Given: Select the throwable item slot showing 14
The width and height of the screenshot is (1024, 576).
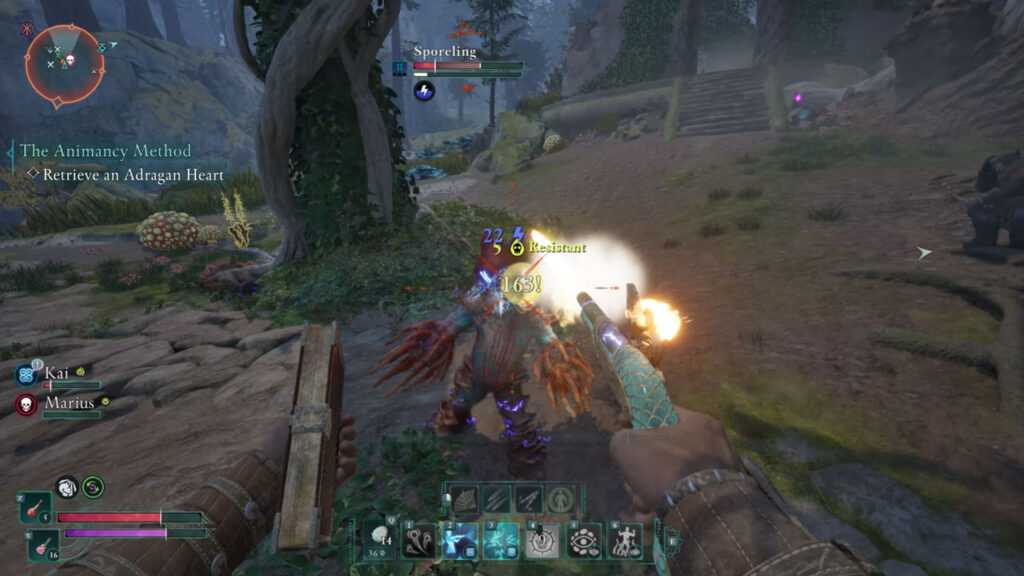Looking at the screenshot, I should click(381, 539).
